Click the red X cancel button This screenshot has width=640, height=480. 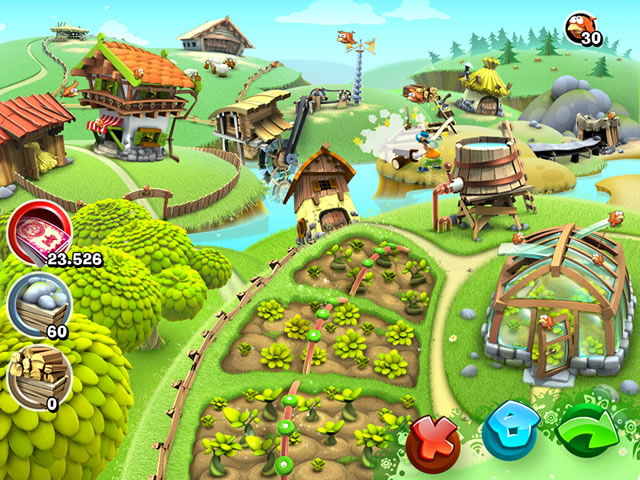tap(433, 441)
